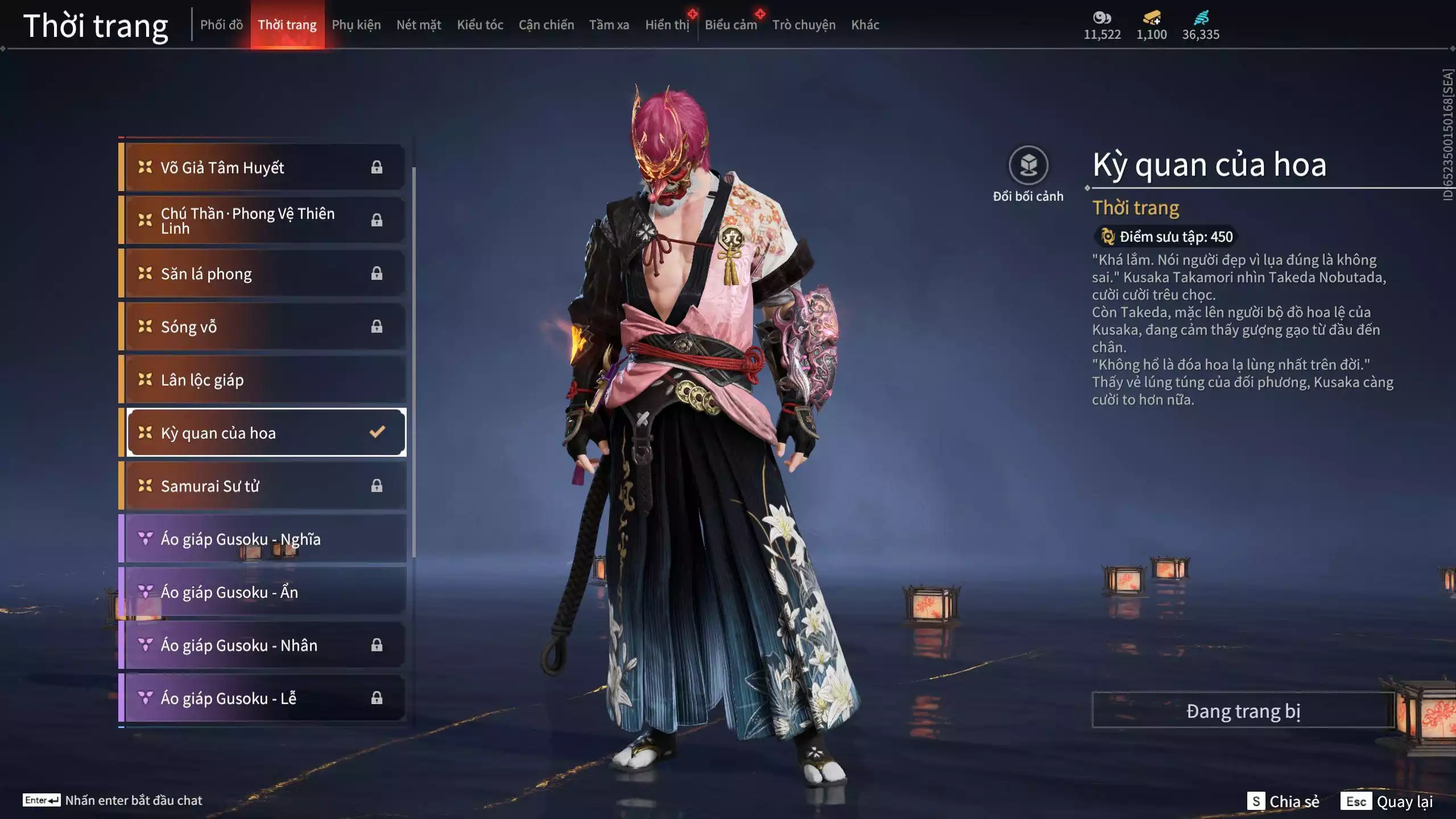Open the Phụ kiện tab

tap(356, 25)
